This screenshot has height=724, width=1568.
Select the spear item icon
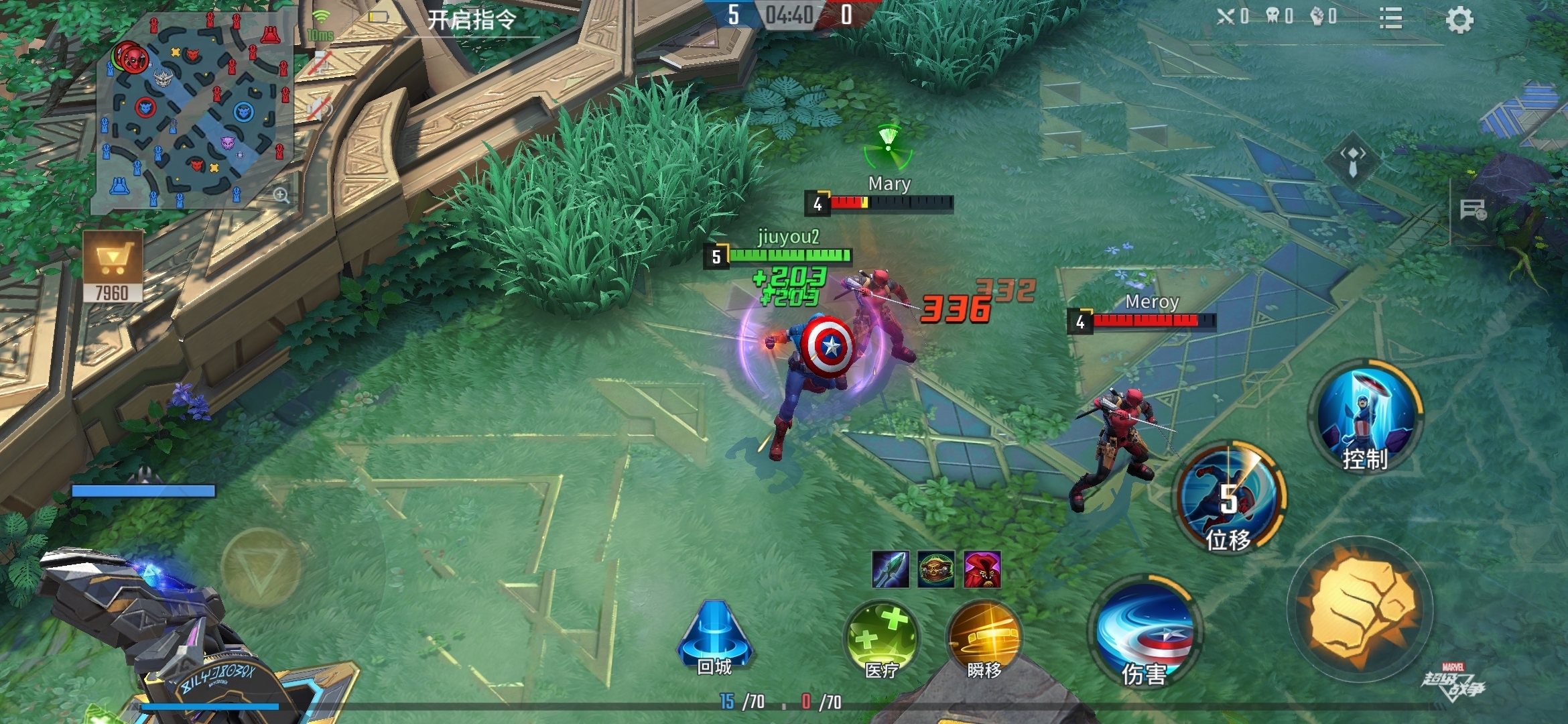coord(891,570)
